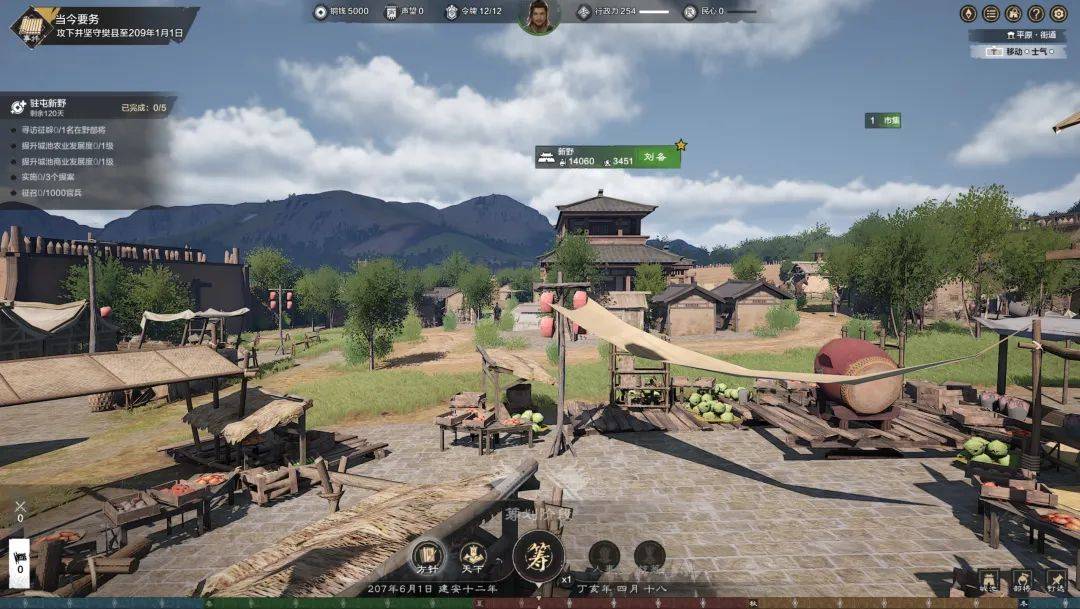
Task: Open the 部将 officers menu
Action: point(1022,581)
